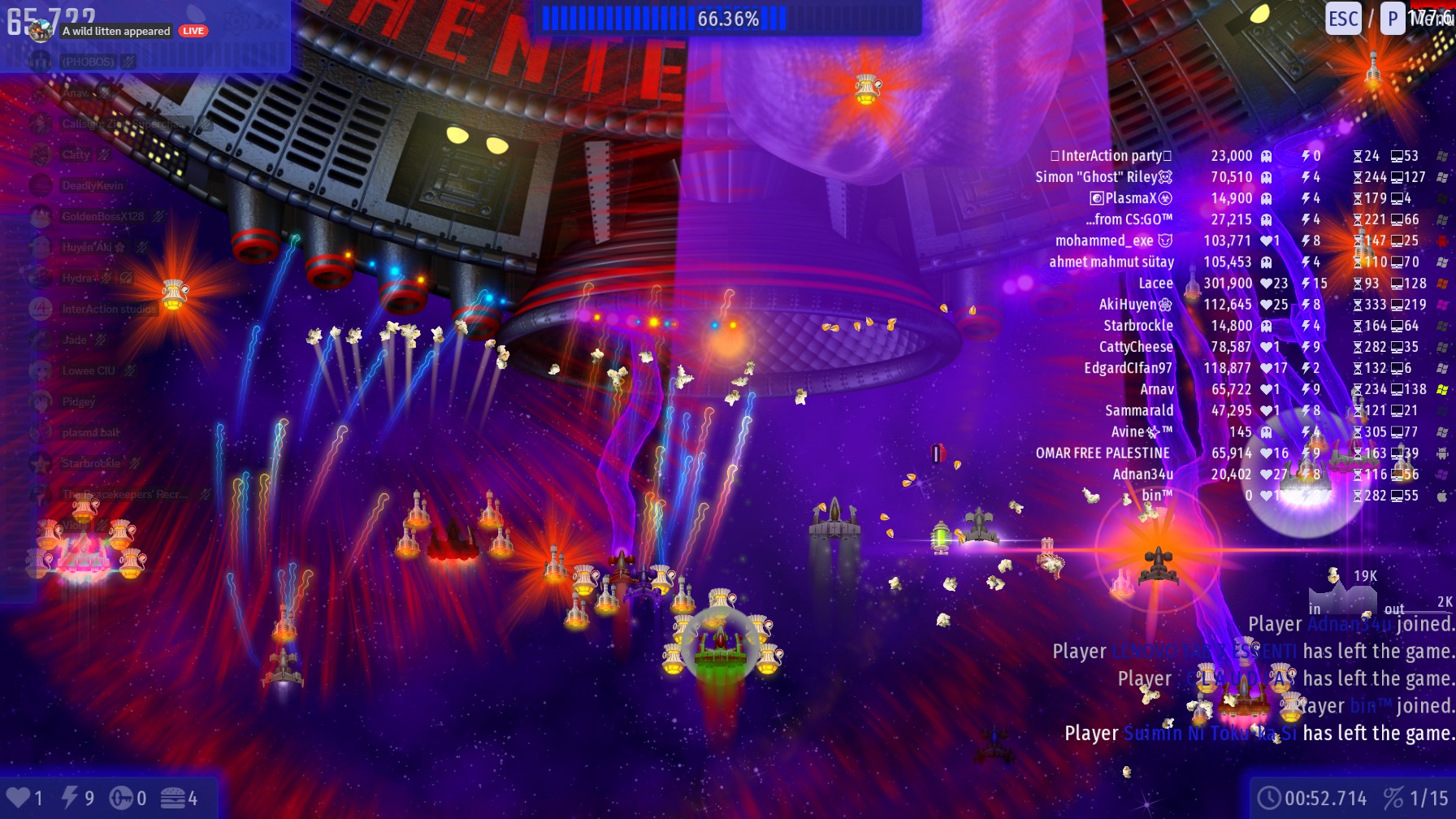Choose mohammed_exe in the player scoreboard
This screenshot has width=1456, height=819.
(1113, 241)
